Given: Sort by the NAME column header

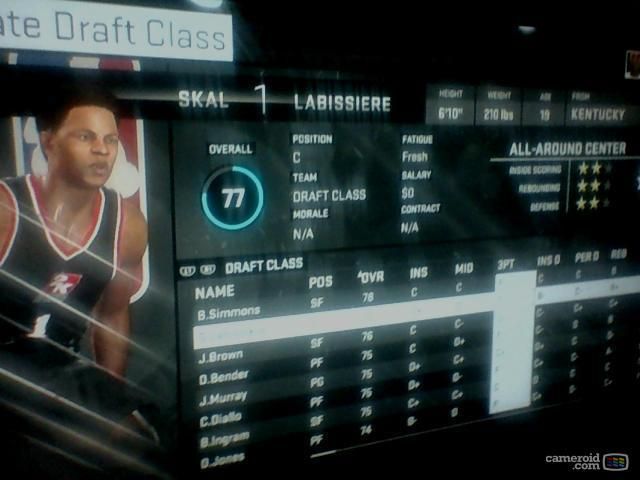Looking at the screenshot, I should pyautogui.click(x=215, y=292).
